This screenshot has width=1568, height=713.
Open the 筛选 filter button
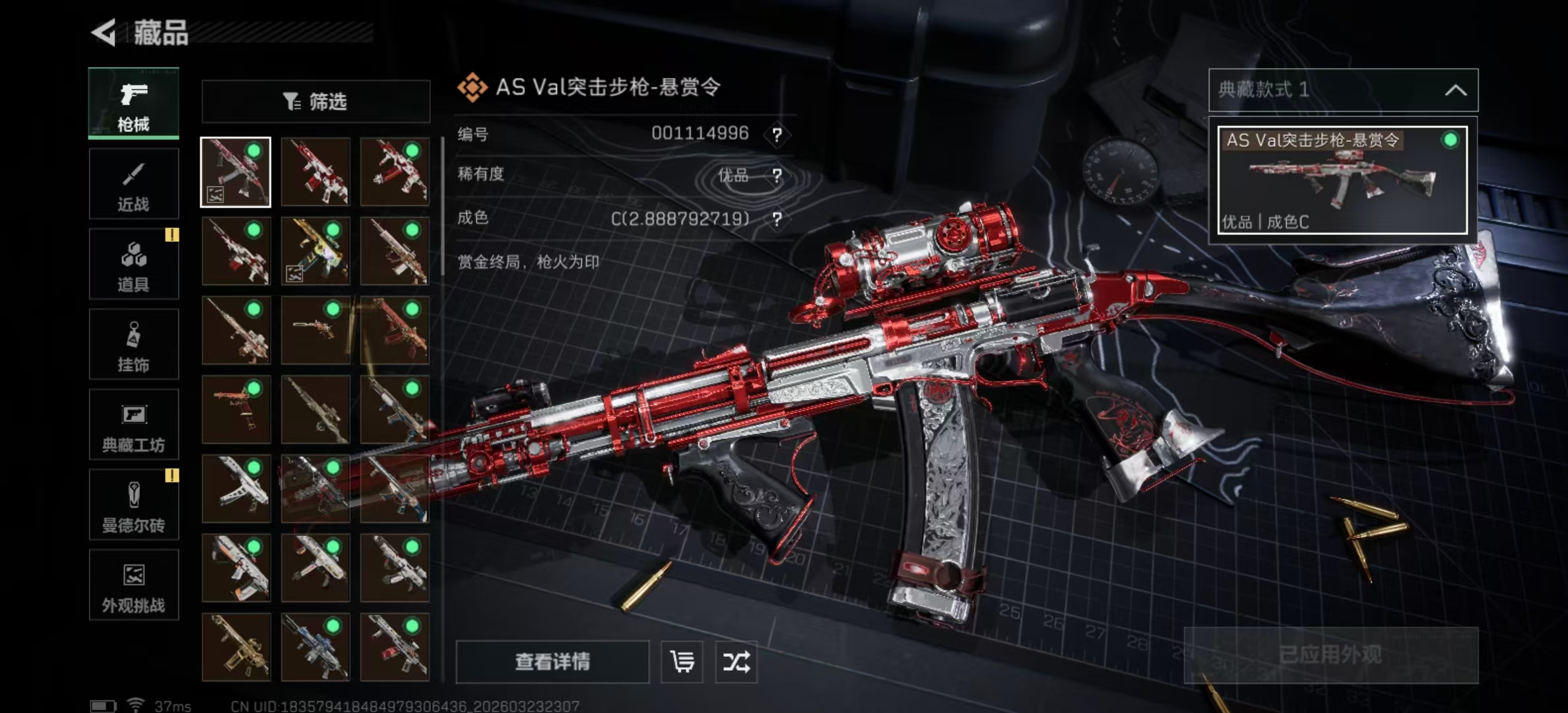pyautogui.click(x=315, y=102)
